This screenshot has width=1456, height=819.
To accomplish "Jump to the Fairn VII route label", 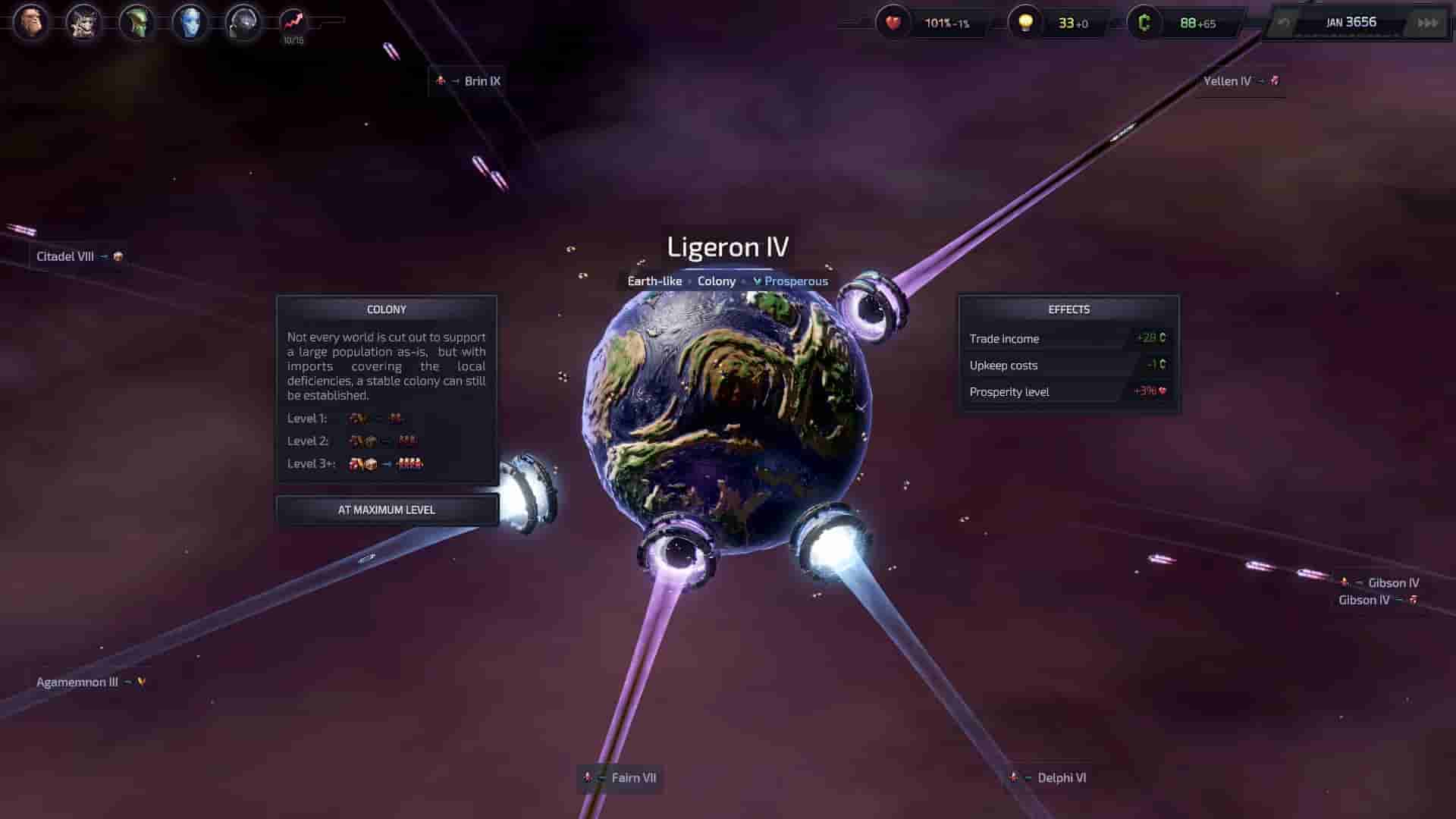I will pos(633,778).
